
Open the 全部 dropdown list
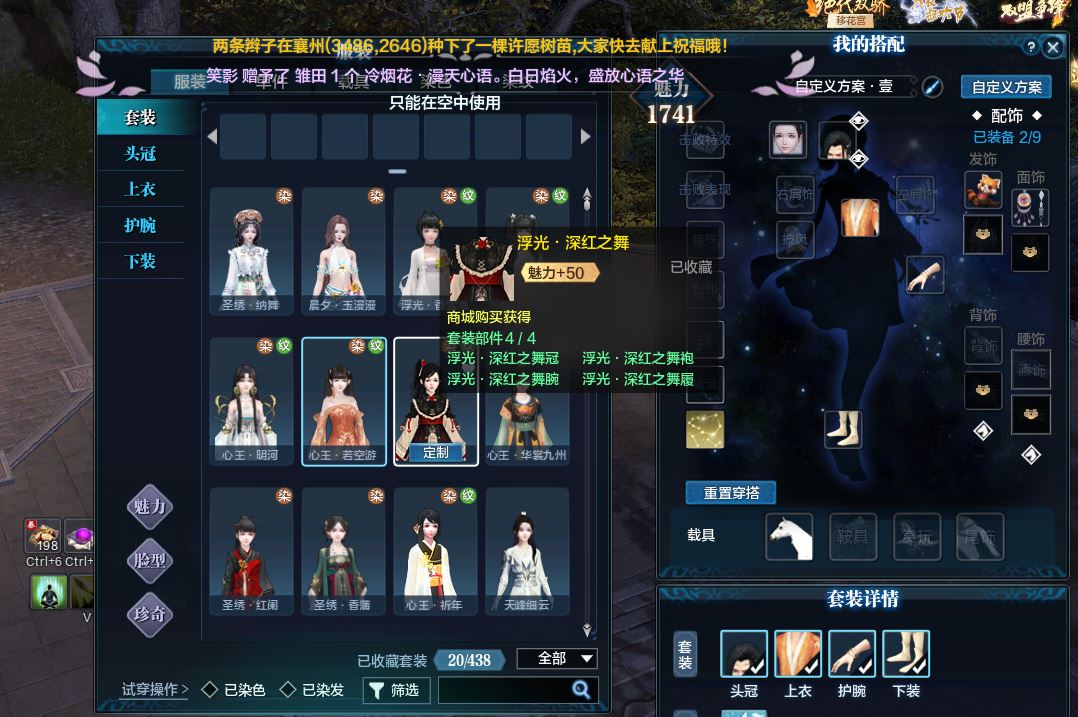pyautogui.click(x=556, y=658)
